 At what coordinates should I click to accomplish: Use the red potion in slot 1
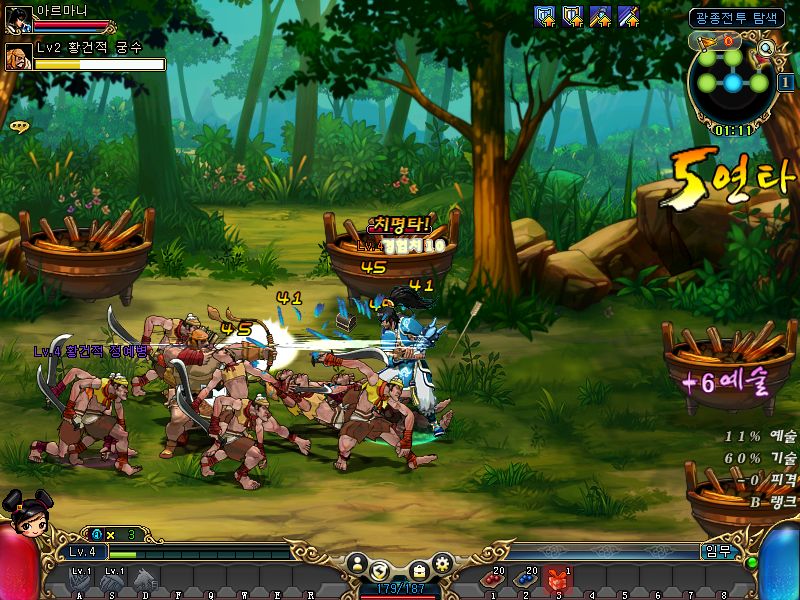point(494,578)
